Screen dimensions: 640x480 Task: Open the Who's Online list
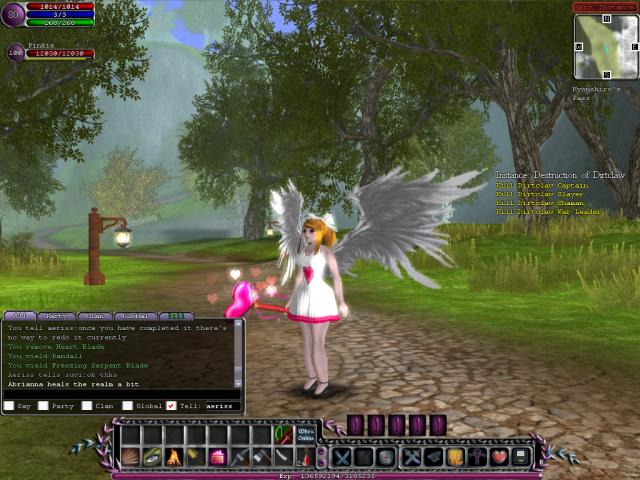pos(306,434)
